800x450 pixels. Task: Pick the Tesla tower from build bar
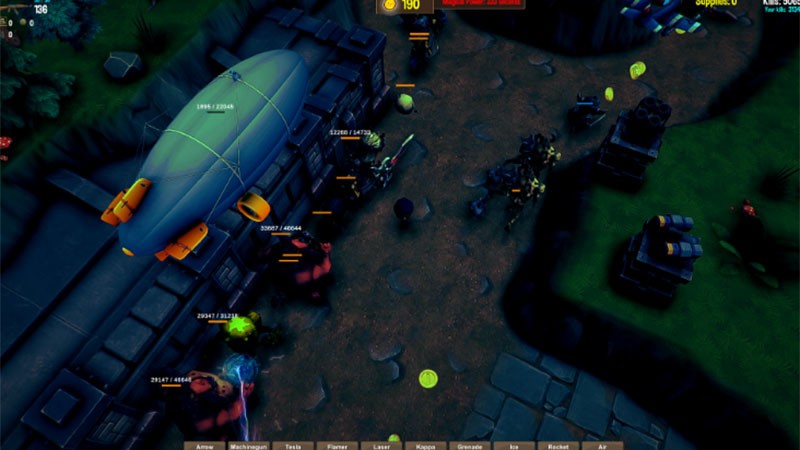pyautogui.click(x=293, y=445)
